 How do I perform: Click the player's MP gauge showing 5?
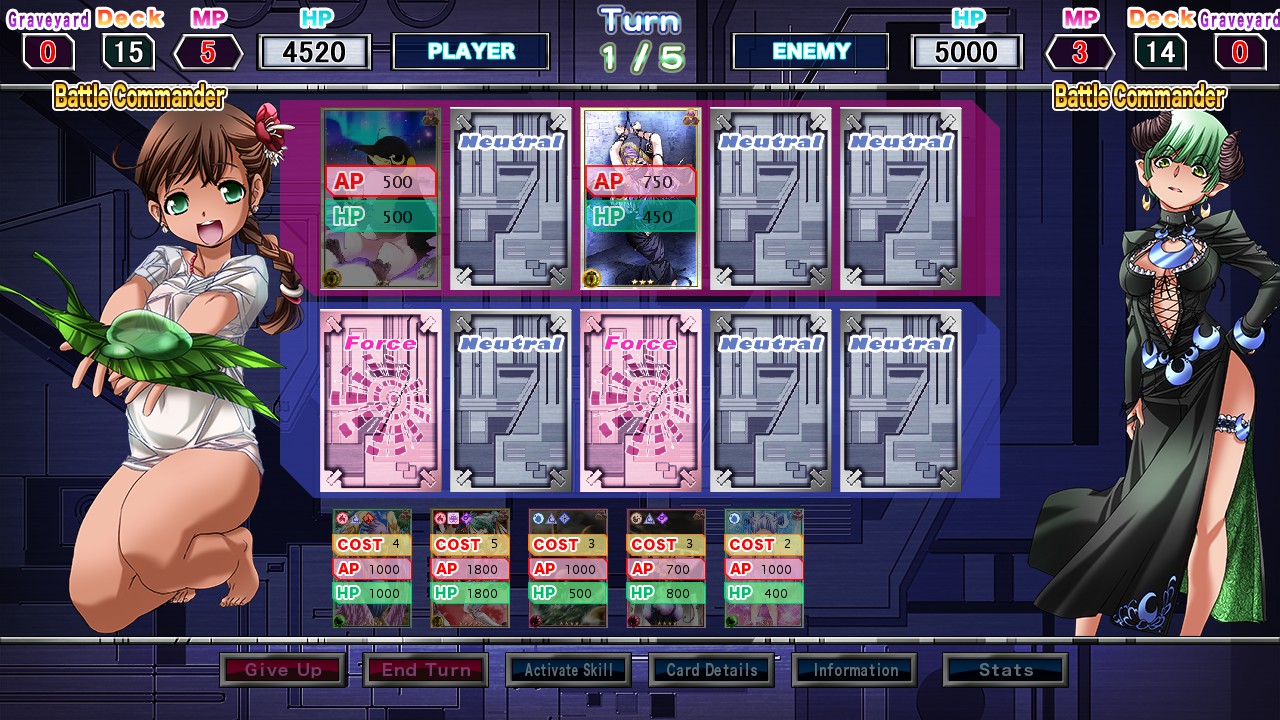tap(208, 51)
